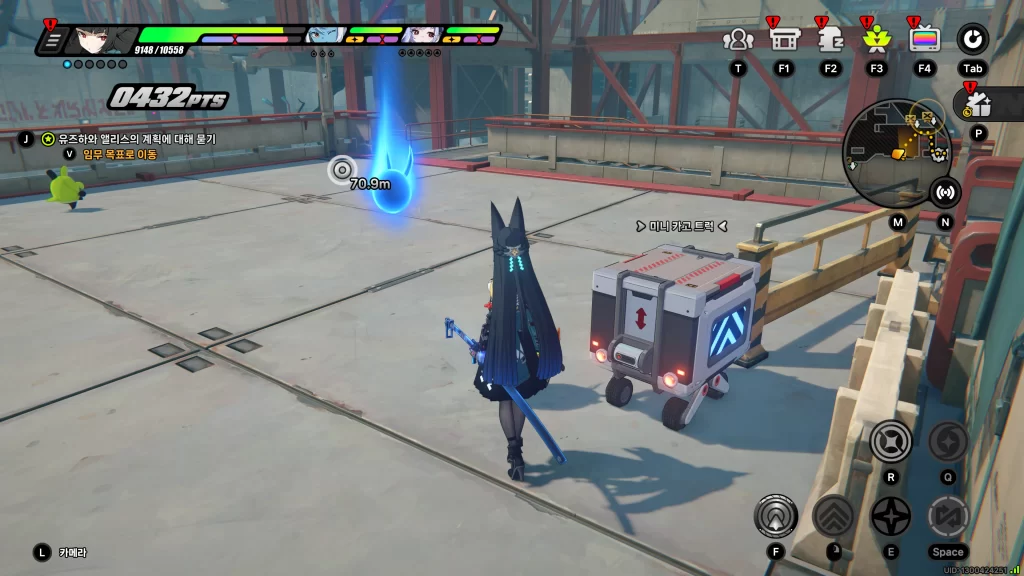Tap the character swap arrows button
Image resolution: width=1024 pixels, height=576 pixels.
pyautogui.click(x=947, y=516)
